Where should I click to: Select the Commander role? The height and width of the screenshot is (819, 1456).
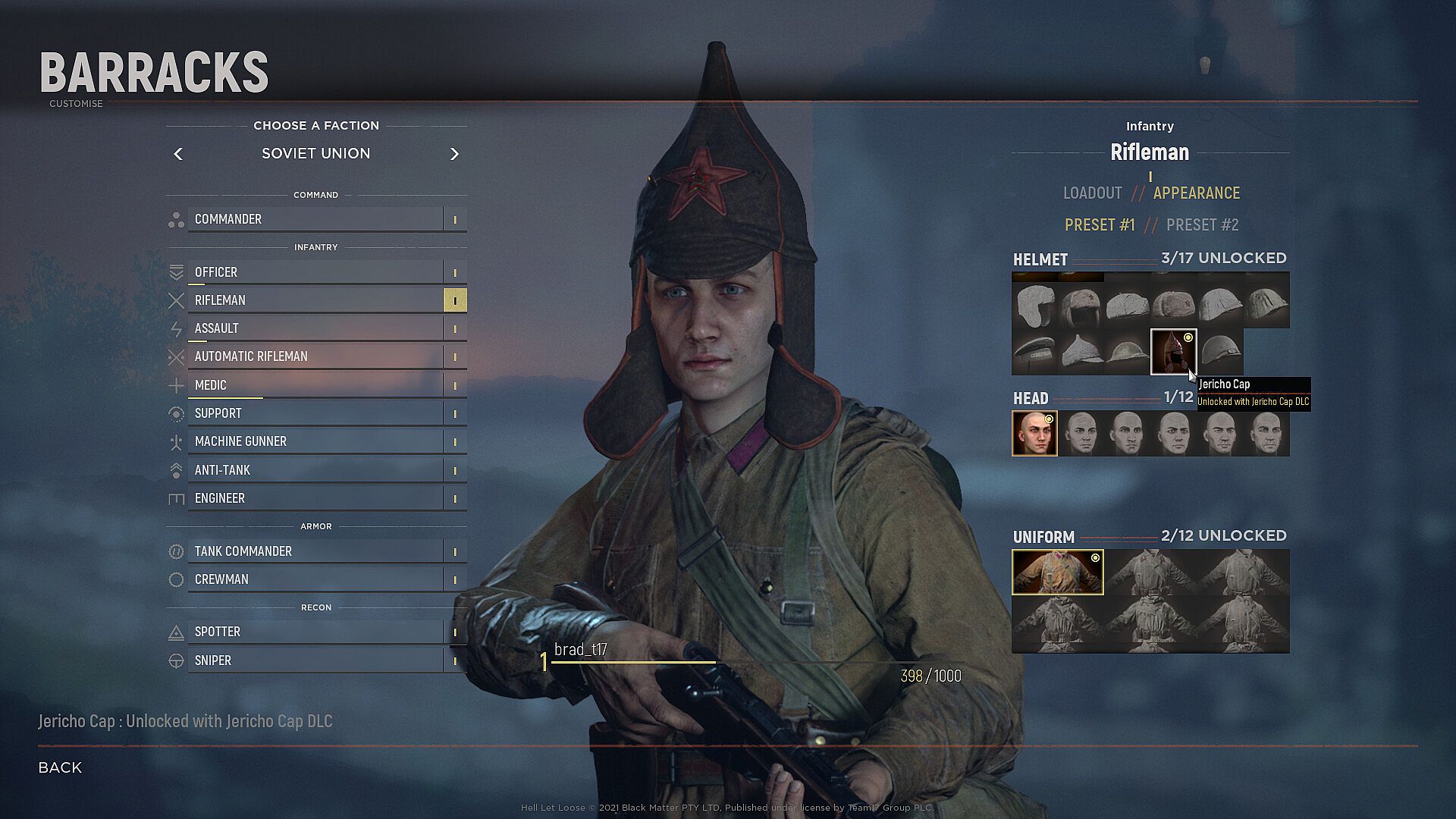[x=315, y=219]
